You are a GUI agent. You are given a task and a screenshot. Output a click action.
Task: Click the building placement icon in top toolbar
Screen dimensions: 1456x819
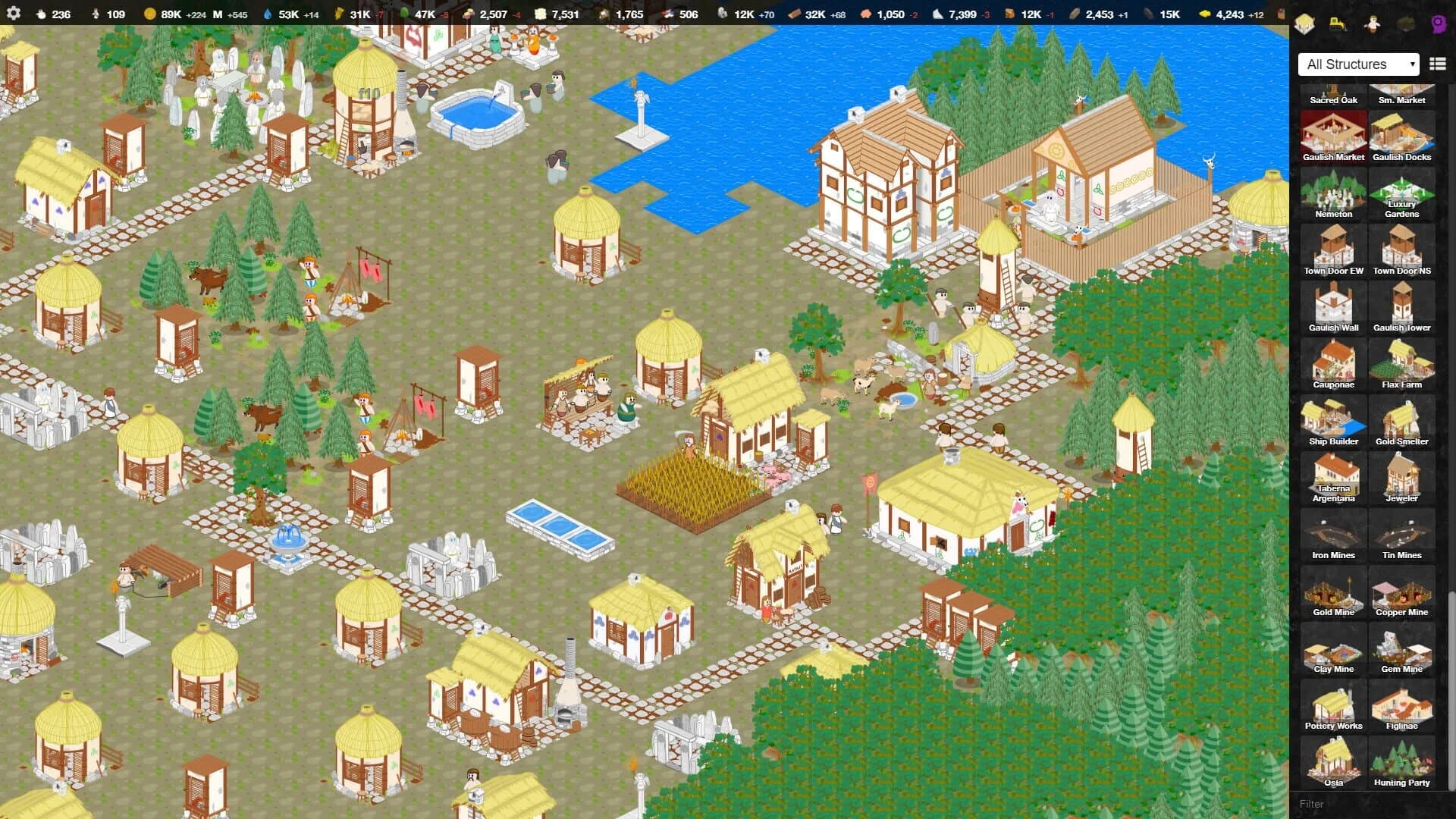coord(1304,24)
